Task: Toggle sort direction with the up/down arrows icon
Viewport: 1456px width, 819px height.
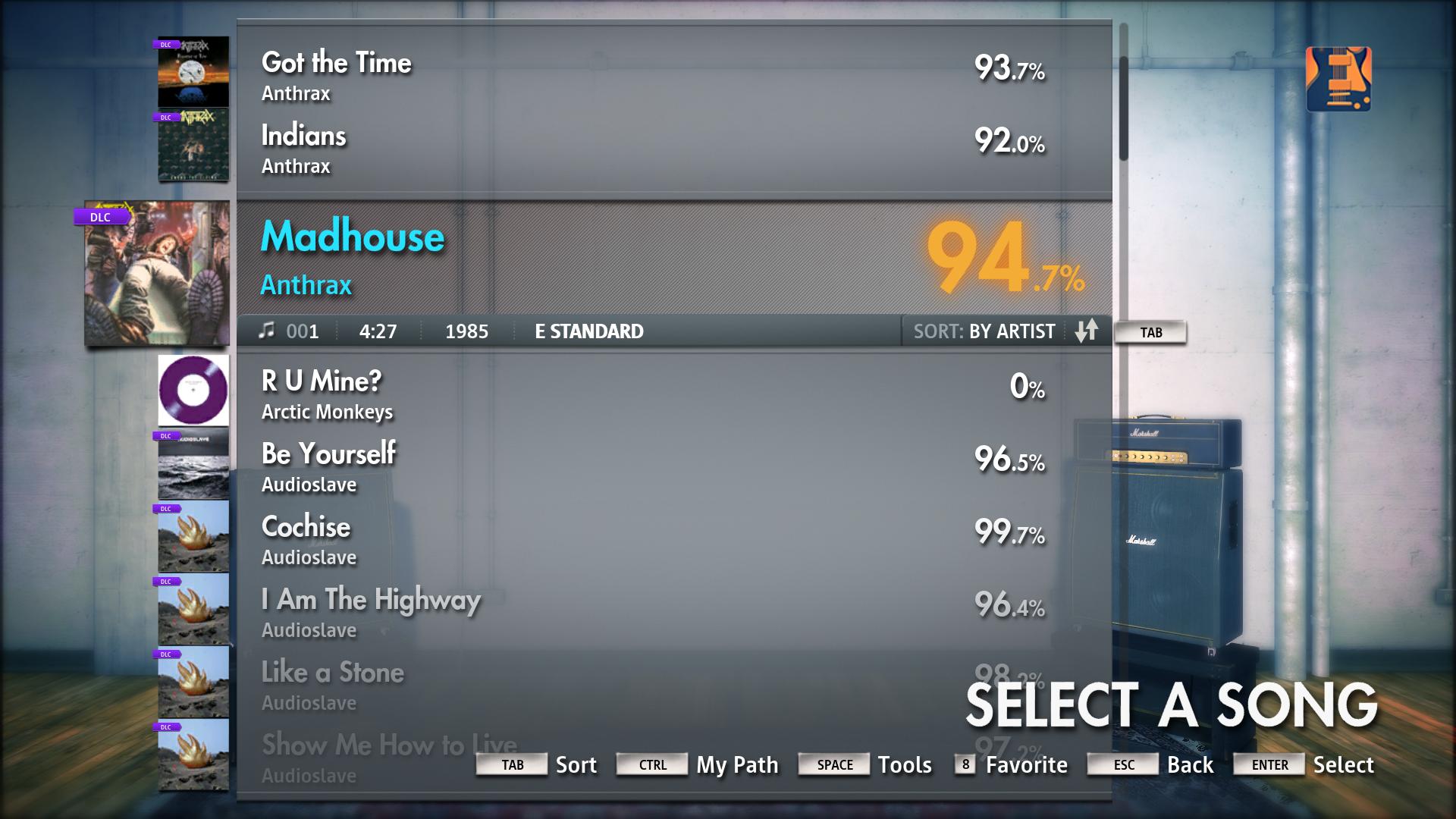Action: [1087, 331]
